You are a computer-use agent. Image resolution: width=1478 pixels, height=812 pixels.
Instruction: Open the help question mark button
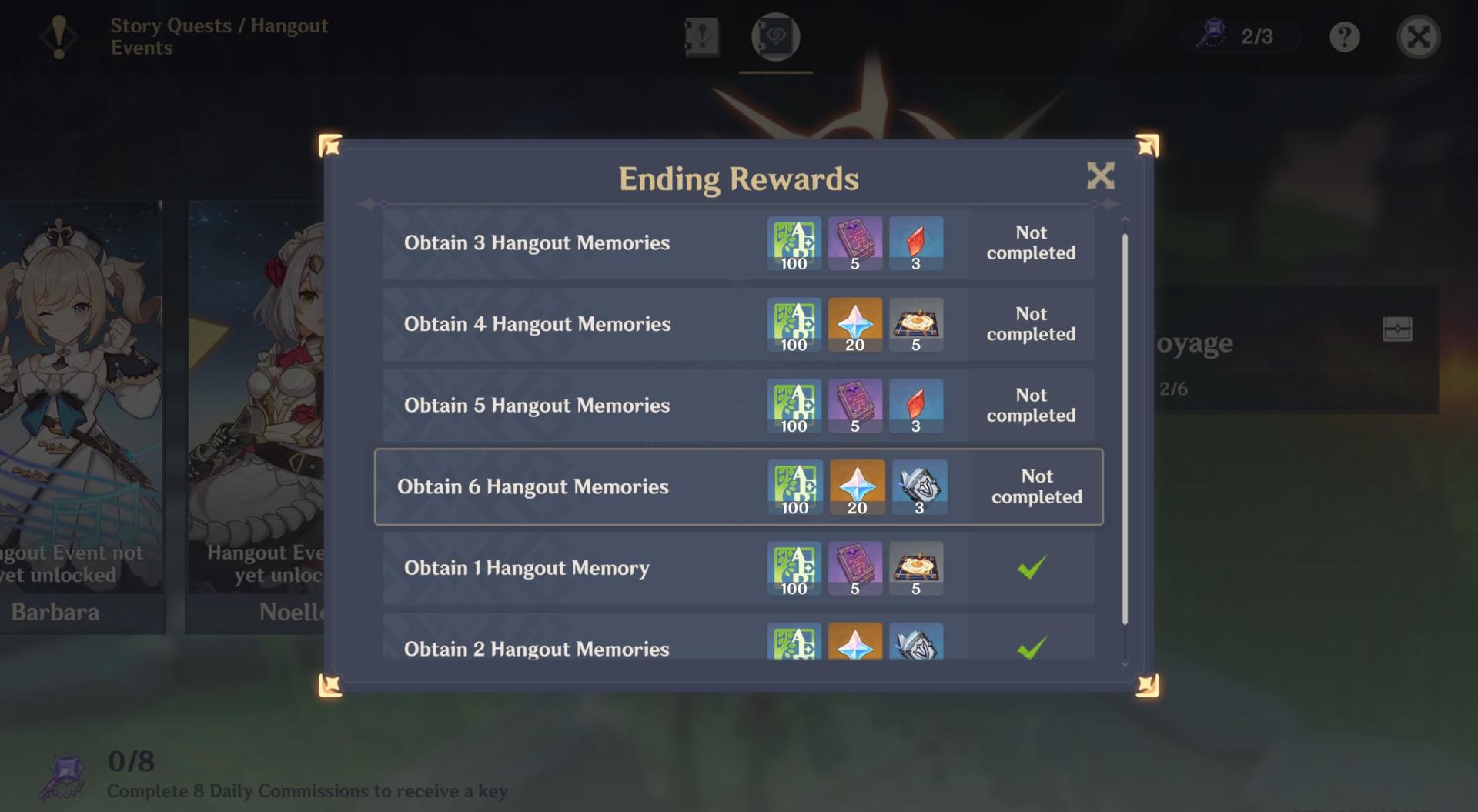(x=1344, y=36)
